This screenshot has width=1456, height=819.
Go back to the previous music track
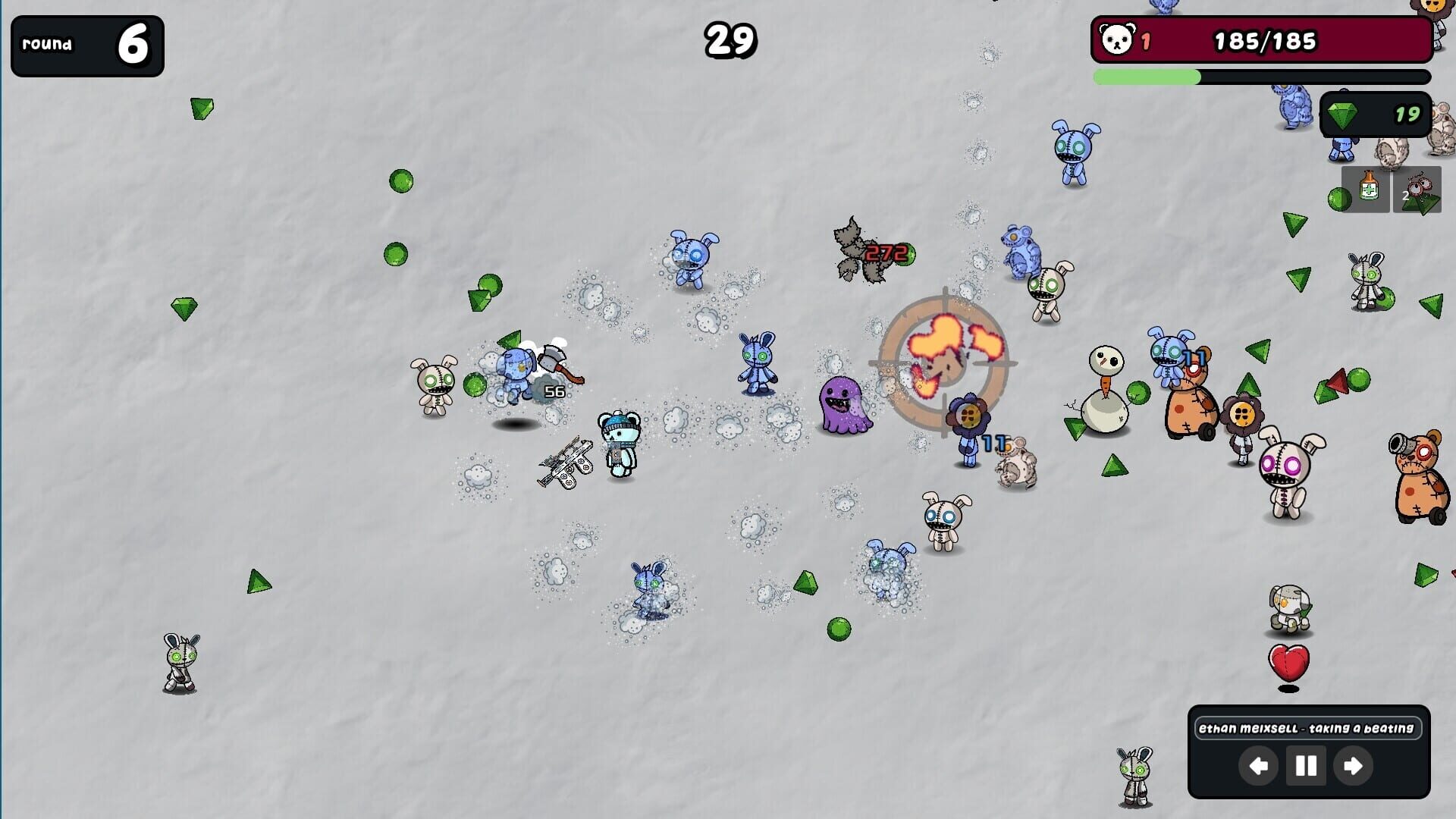pyautogui.click(x=1258, y=766)
